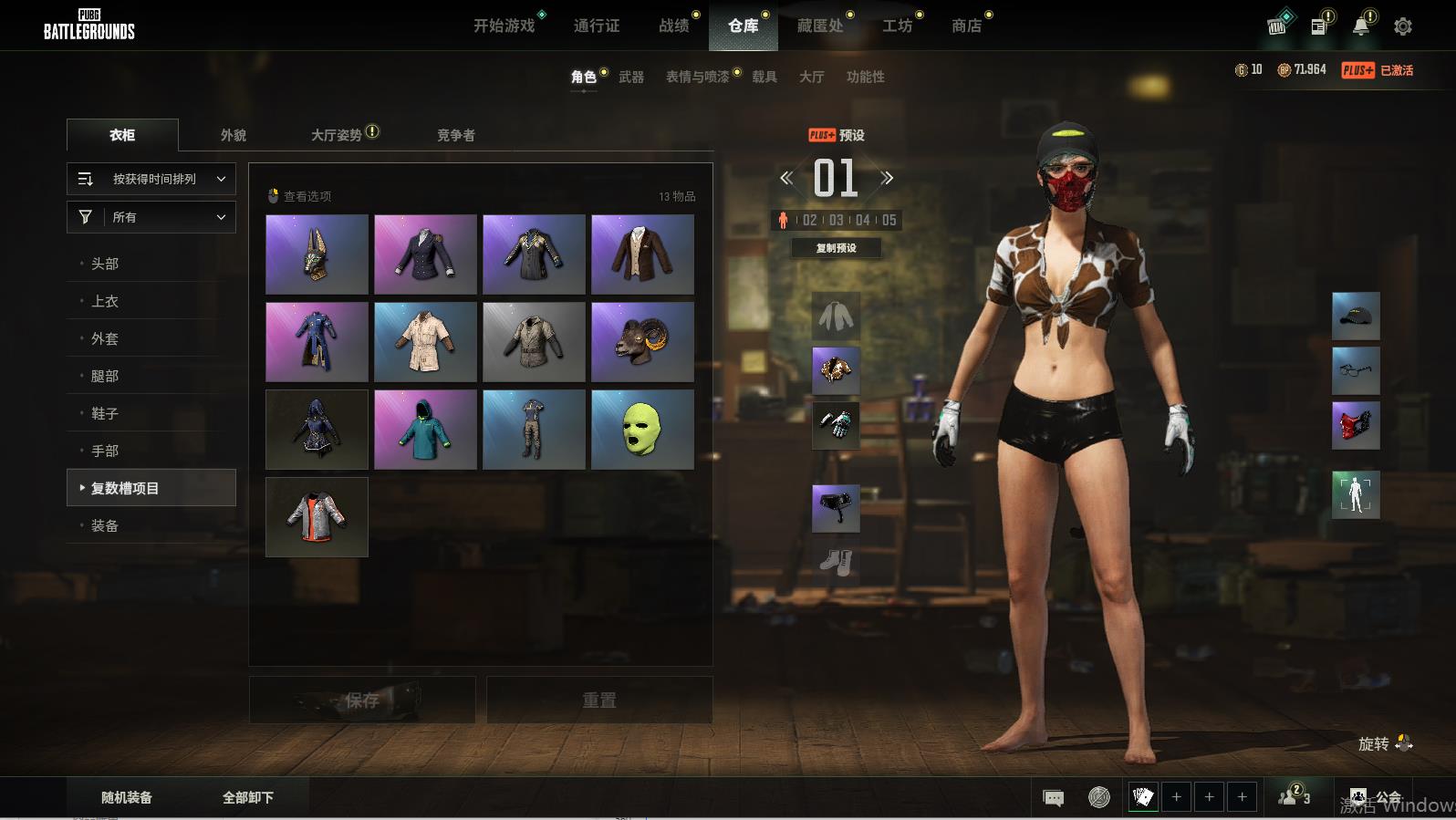Choose the teal hooded jacket item
The image size is (1456, 820).
425,429
